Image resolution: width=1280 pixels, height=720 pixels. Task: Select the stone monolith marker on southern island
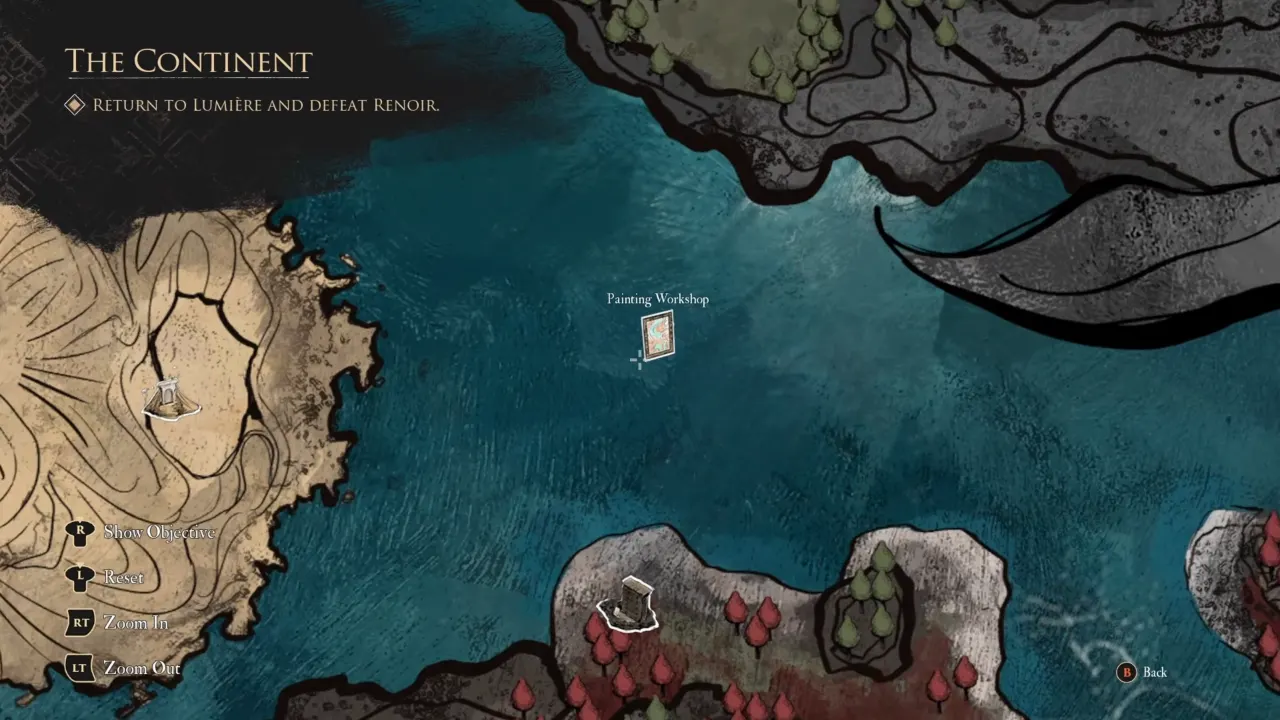[629, 604]
